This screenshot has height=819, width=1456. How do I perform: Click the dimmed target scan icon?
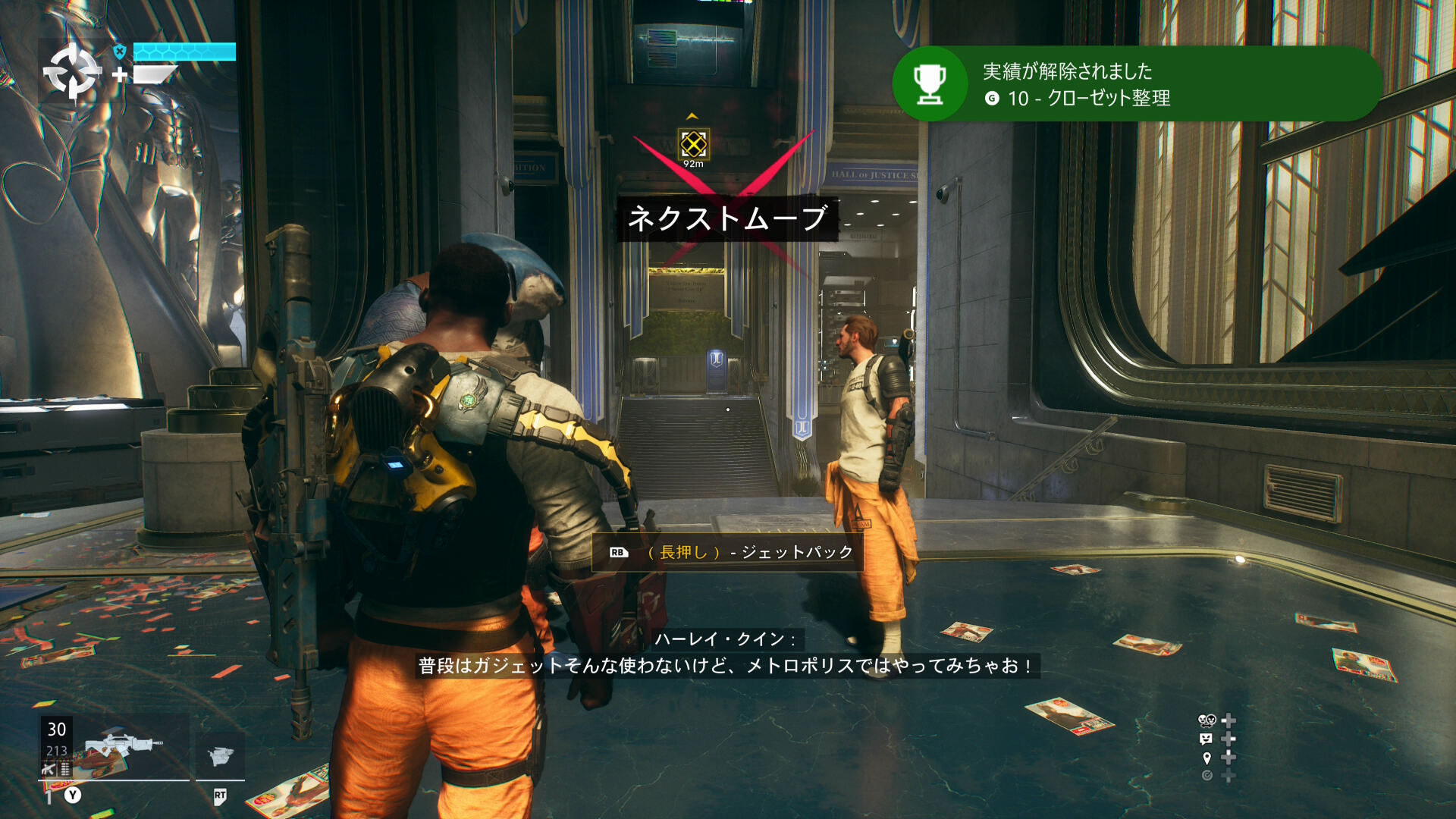point(1207,775)
